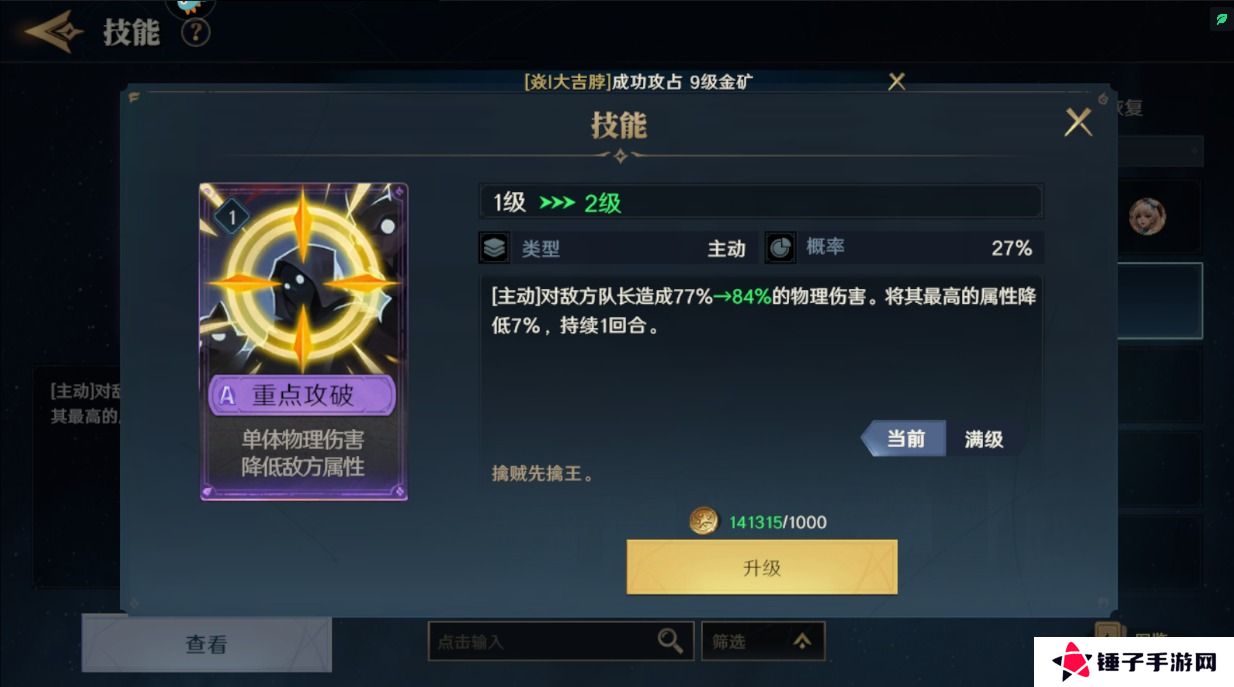Select the 重点攻破 skill card
This screenshot has height=687, width=1234.
click(303, 341)
